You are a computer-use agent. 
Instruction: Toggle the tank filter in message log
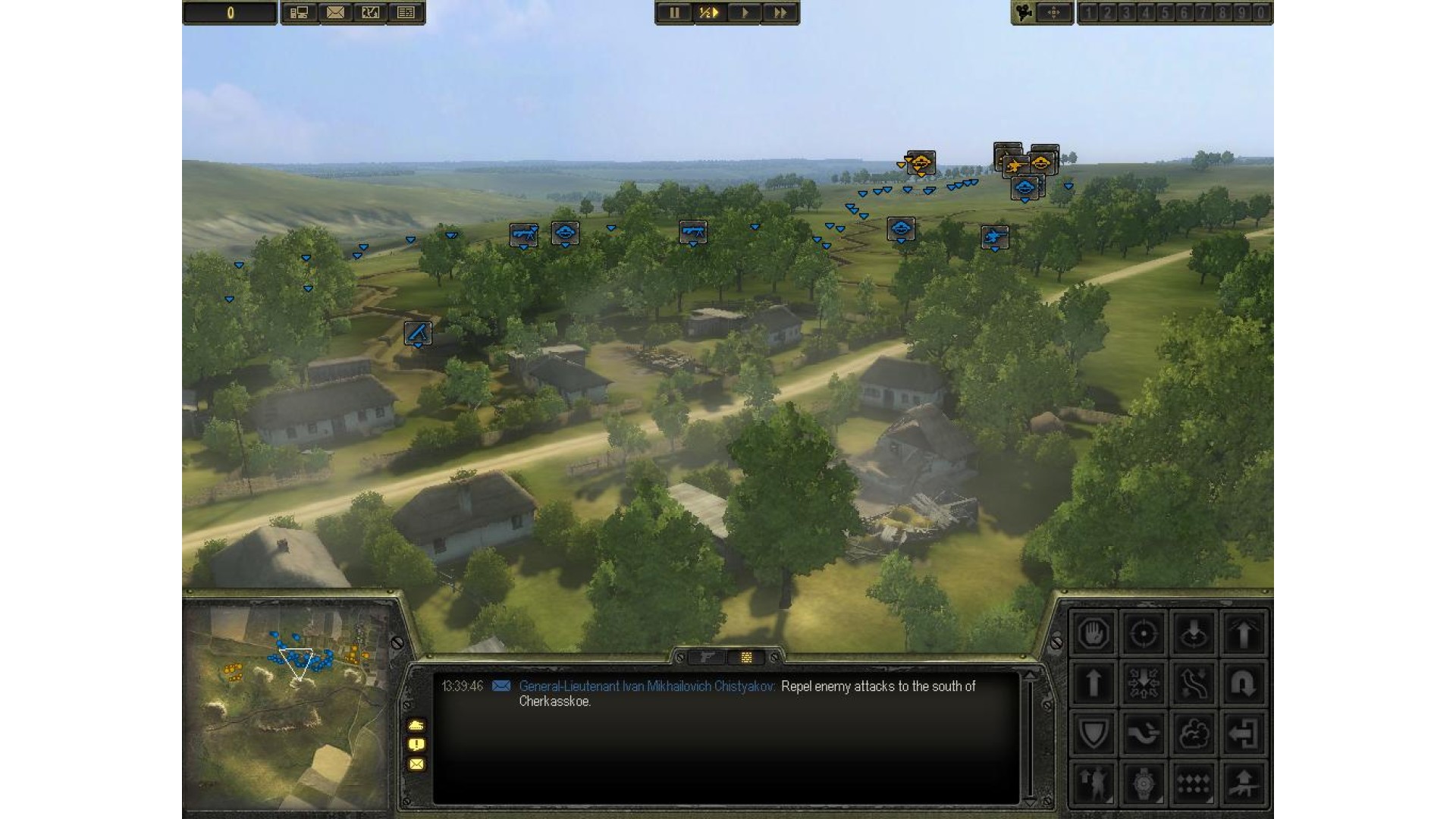click(416, 725)
